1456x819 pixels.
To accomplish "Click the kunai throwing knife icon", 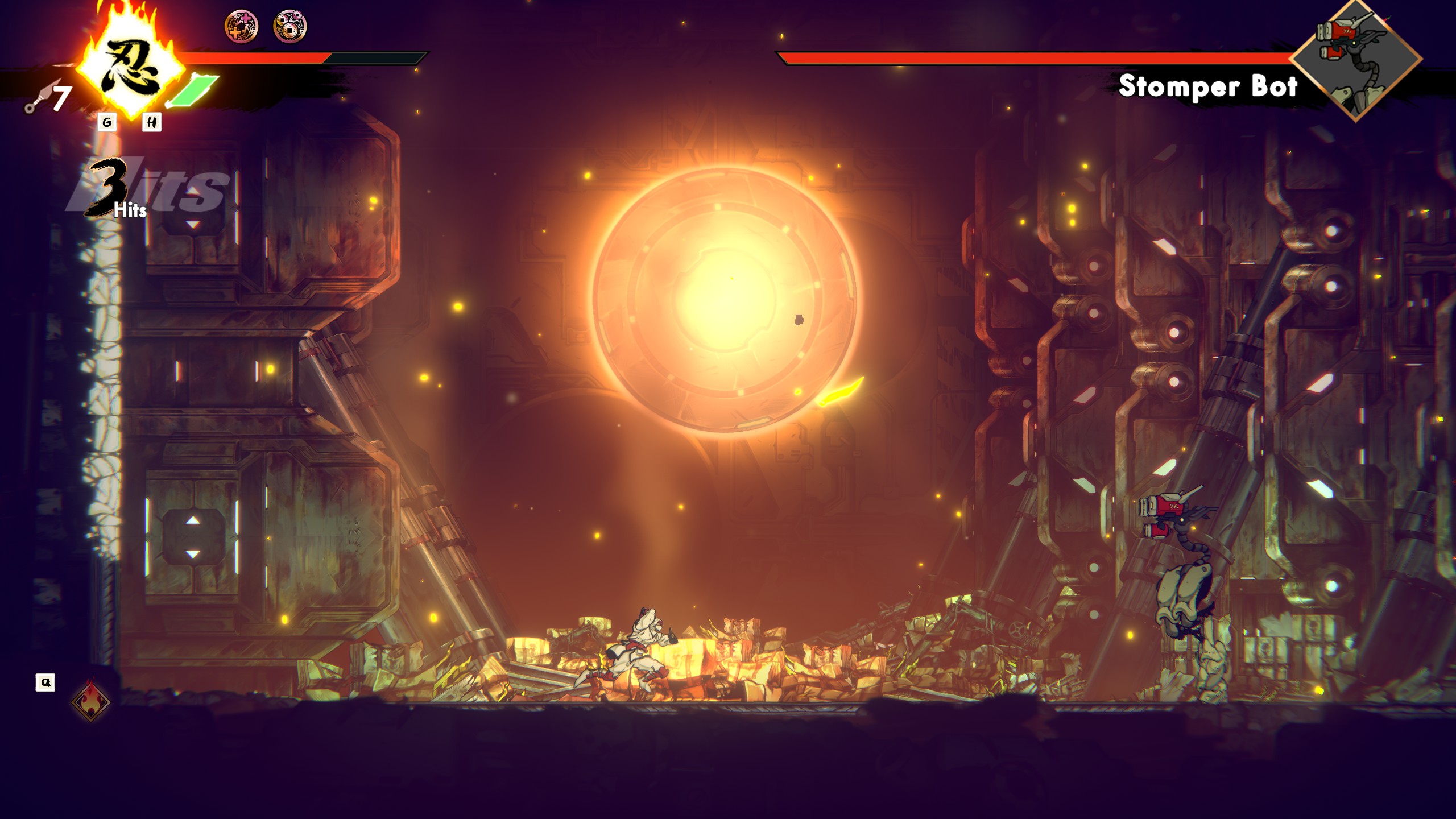I will click(x=40, y=99).
